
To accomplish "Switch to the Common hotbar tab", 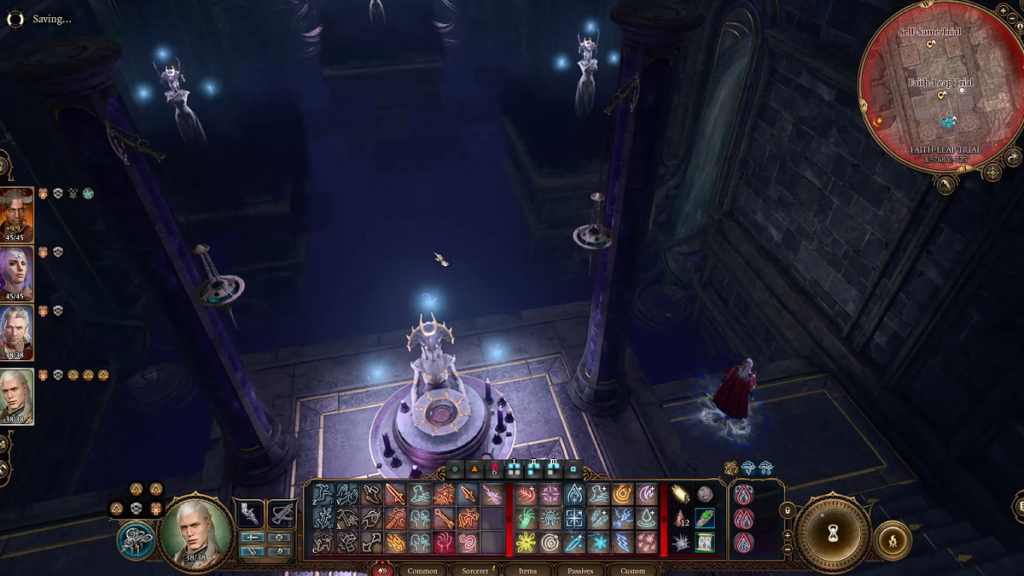I will click(x=422, y=570).
